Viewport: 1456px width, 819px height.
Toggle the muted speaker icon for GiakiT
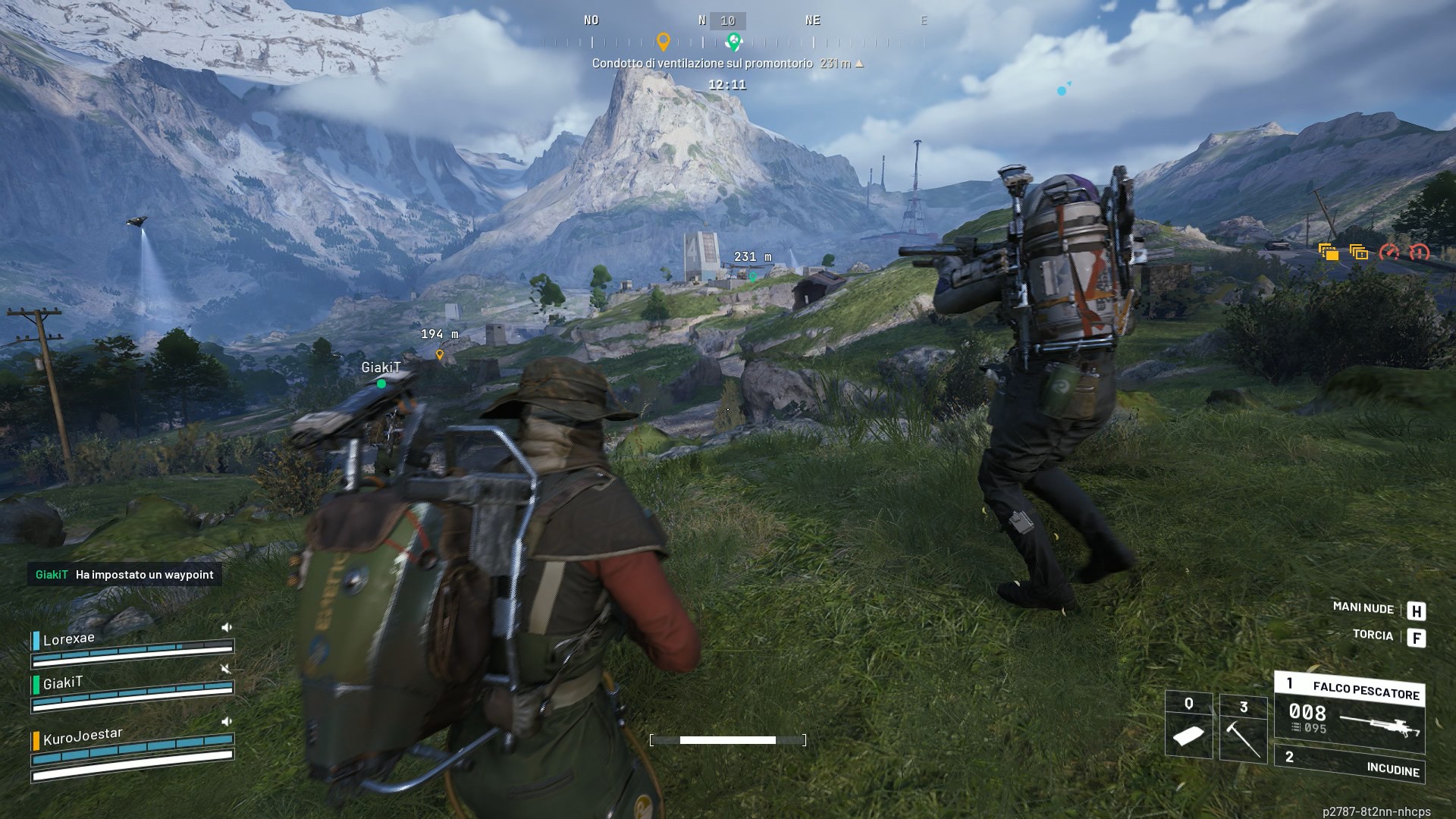[226, 669]
